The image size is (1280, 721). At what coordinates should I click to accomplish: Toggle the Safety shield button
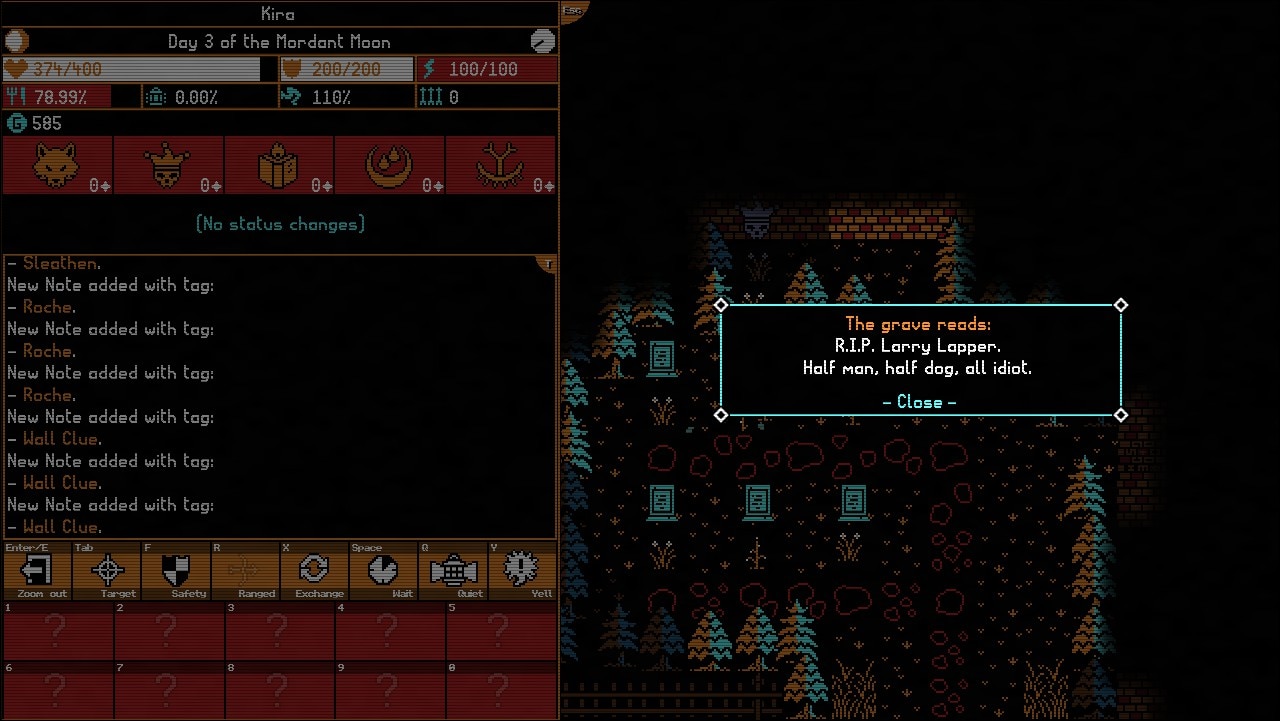pyautogui.click(x=176, y=571)
